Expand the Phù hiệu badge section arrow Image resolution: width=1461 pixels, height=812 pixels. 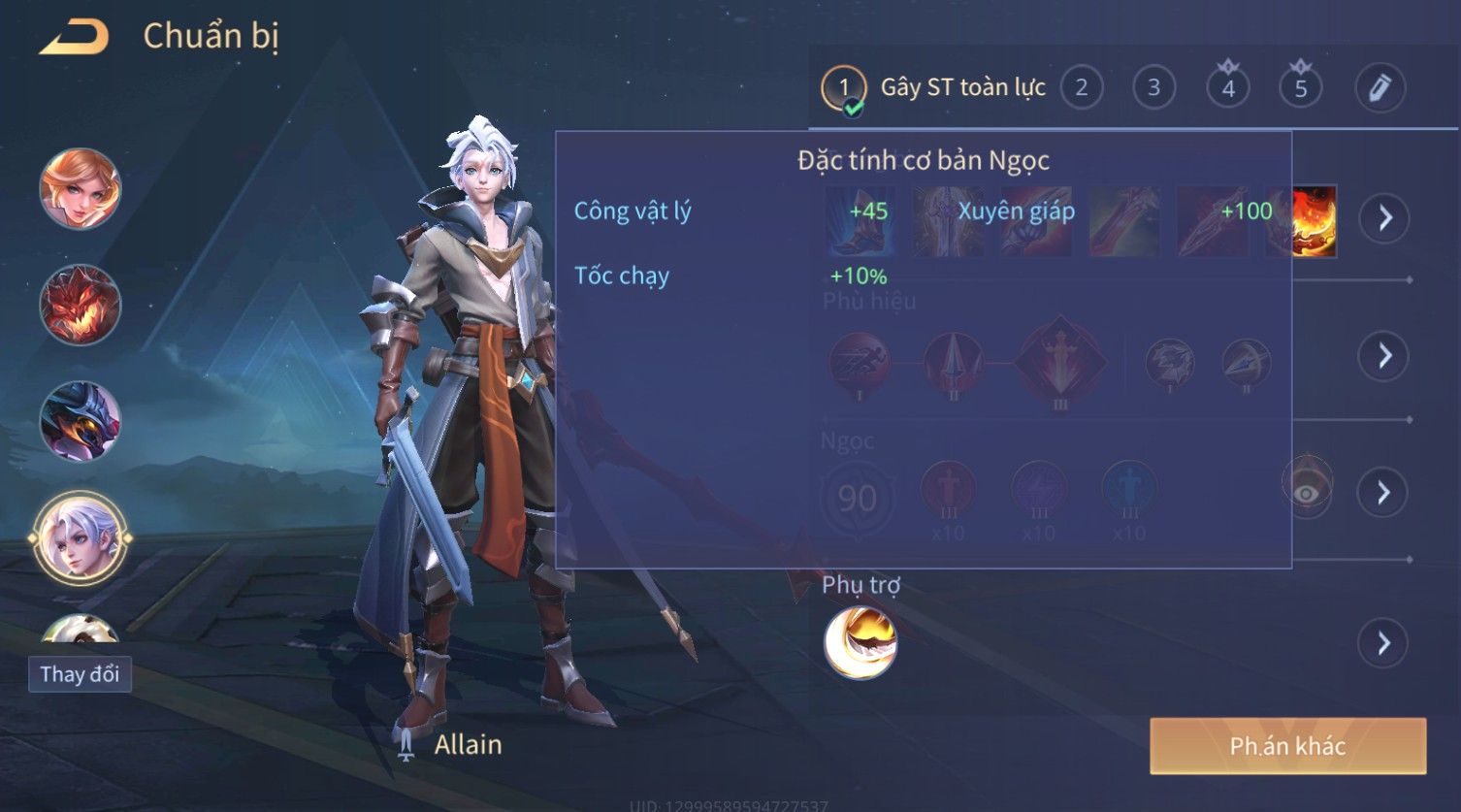click(1383, 356)
